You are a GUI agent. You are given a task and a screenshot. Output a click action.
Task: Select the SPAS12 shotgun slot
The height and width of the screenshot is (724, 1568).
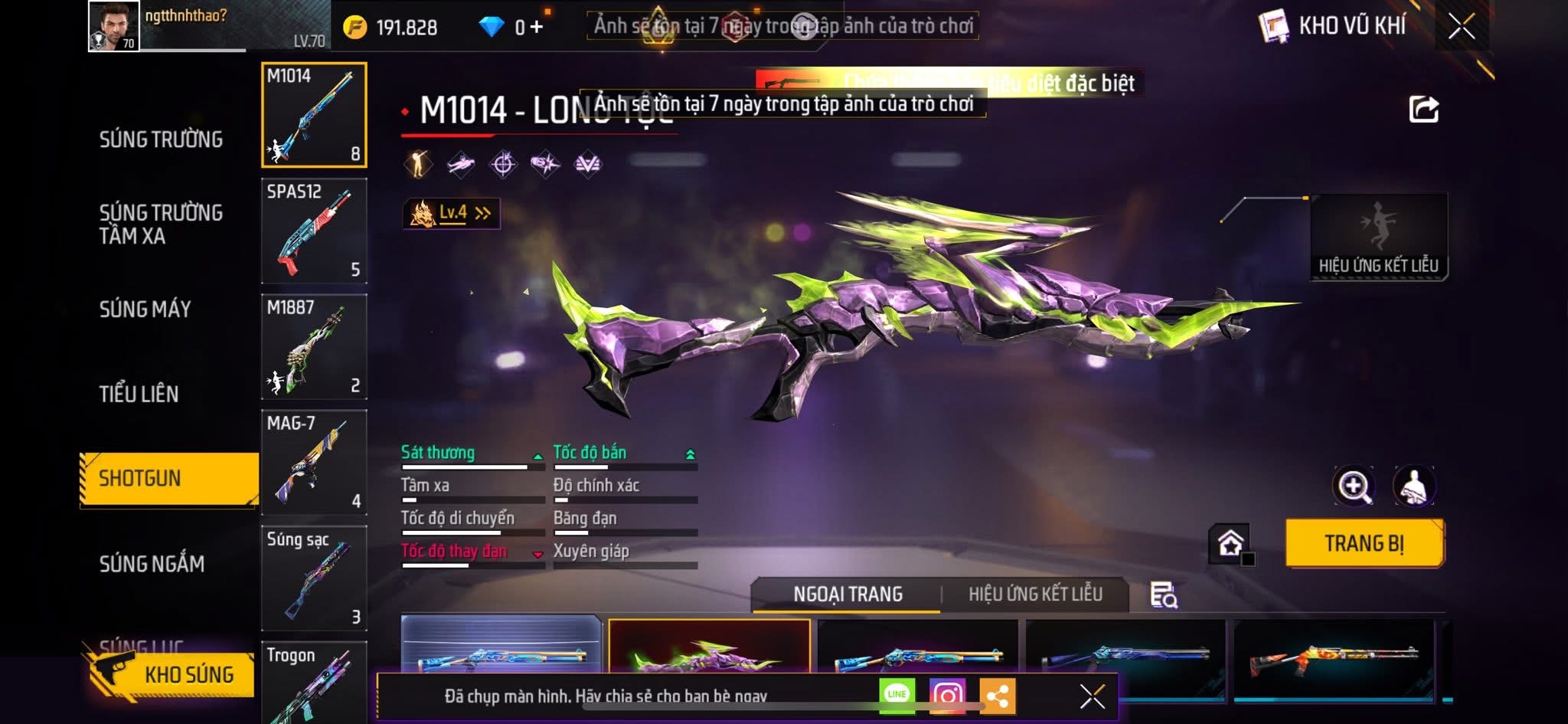[314, 231]
